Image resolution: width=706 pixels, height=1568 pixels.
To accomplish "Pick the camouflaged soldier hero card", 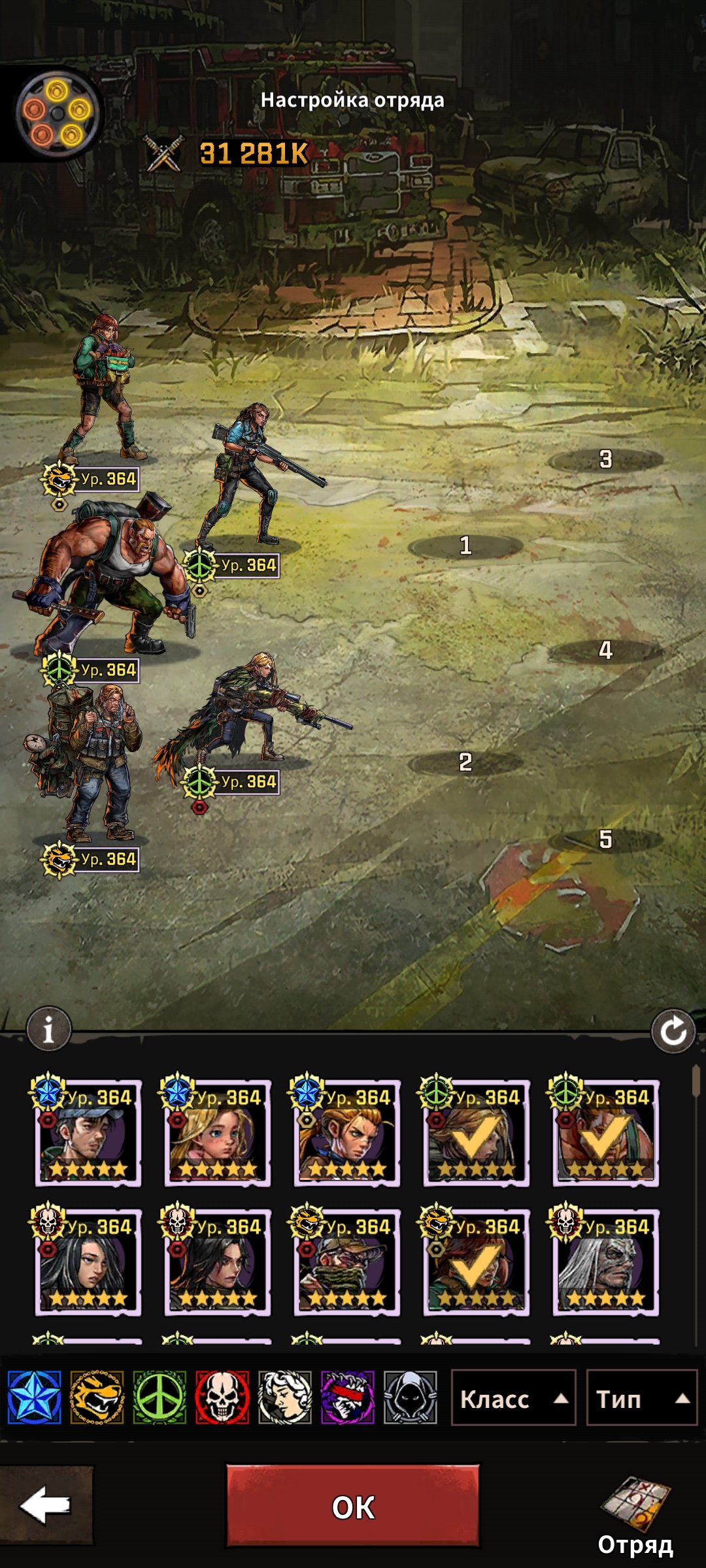I will [x=346, y=1262].
